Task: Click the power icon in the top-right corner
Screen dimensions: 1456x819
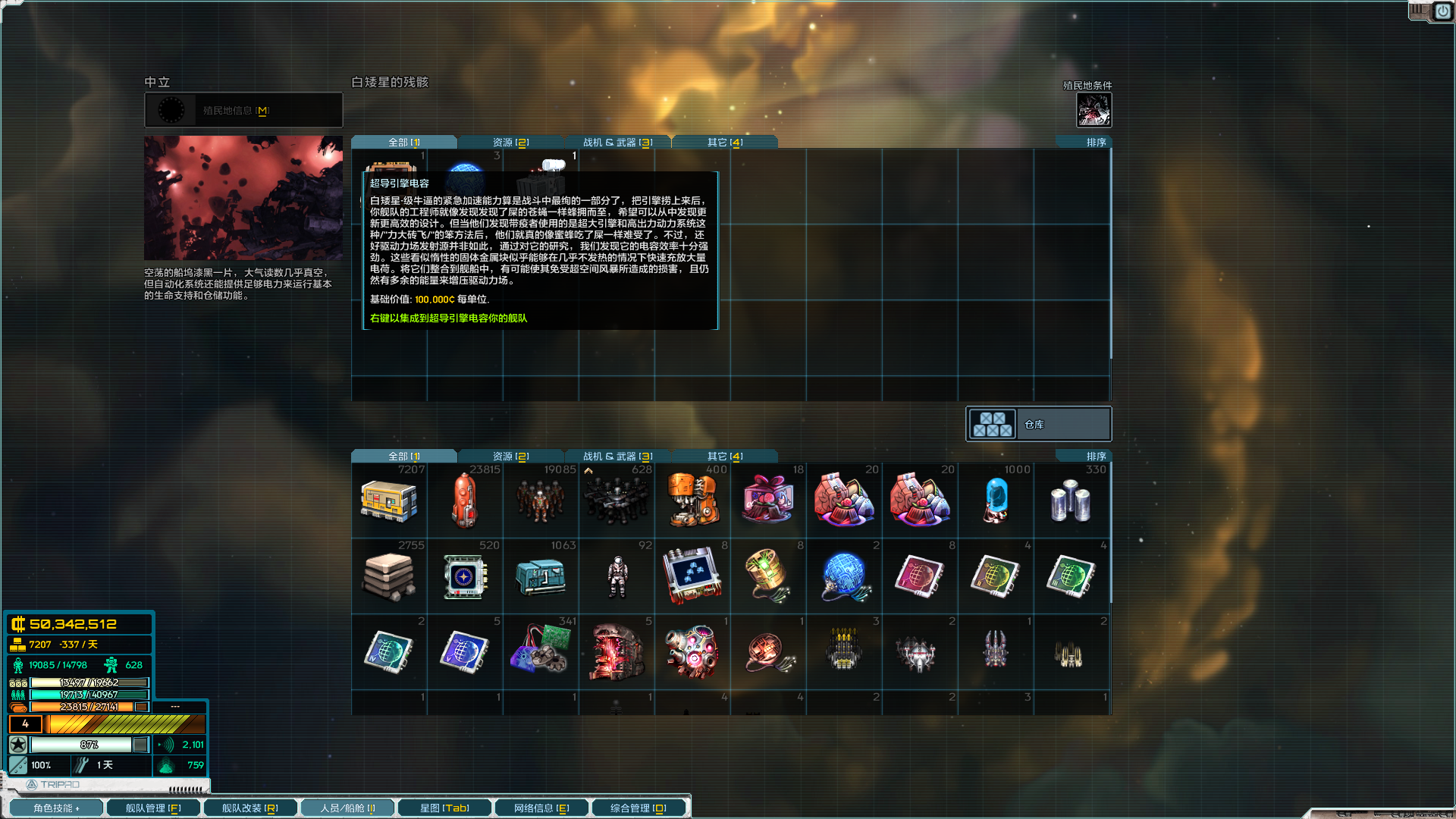Action: pos(1443,12)
